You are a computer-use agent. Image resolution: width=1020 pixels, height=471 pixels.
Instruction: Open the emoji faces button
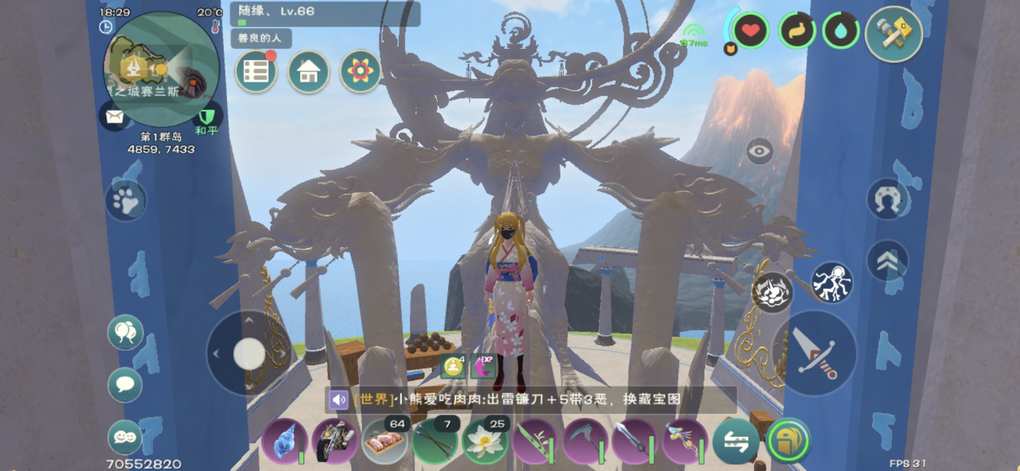coord(125,436)
